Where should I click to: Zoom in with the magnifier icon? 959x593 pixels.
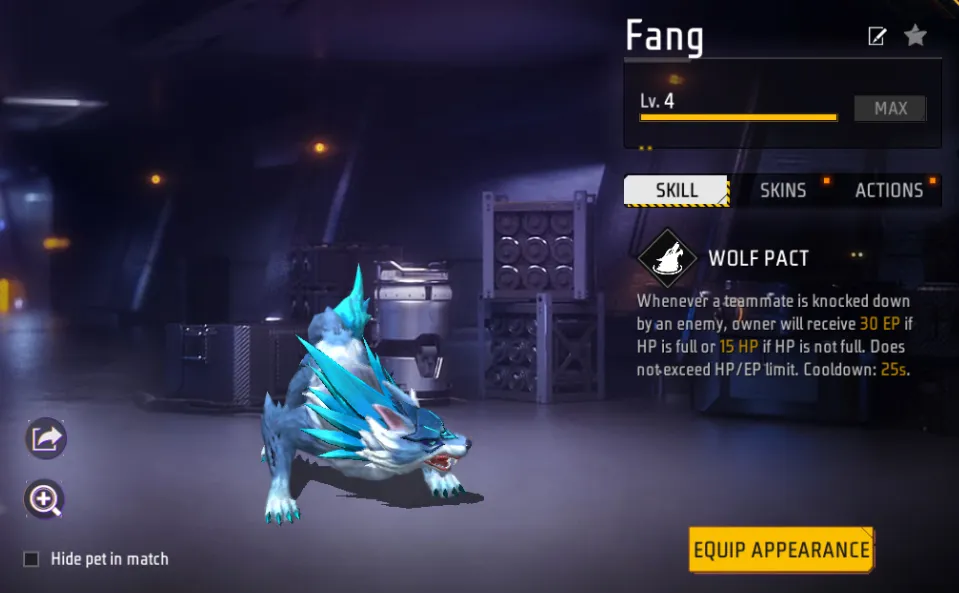pyautogui.click(x=46, y=499)
